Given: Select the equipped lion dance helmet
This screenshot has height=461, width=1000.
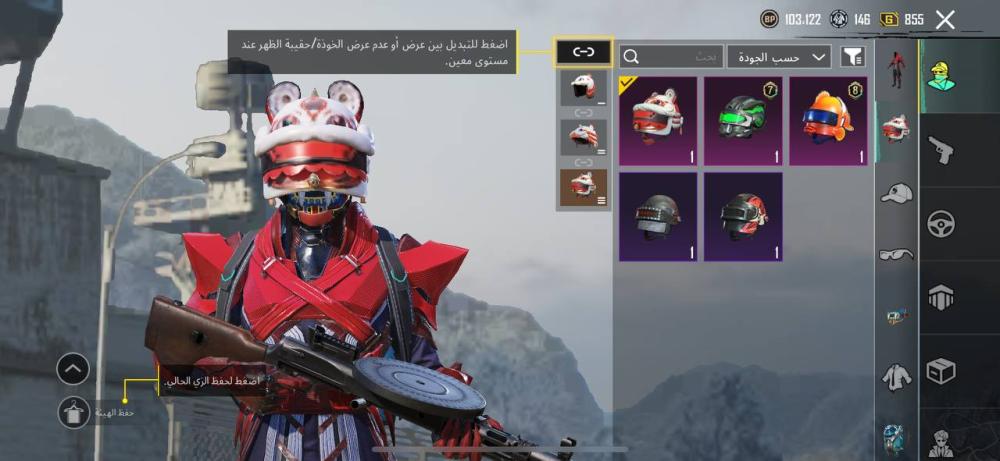Looking at the screenshot, I should click(658, 121).
